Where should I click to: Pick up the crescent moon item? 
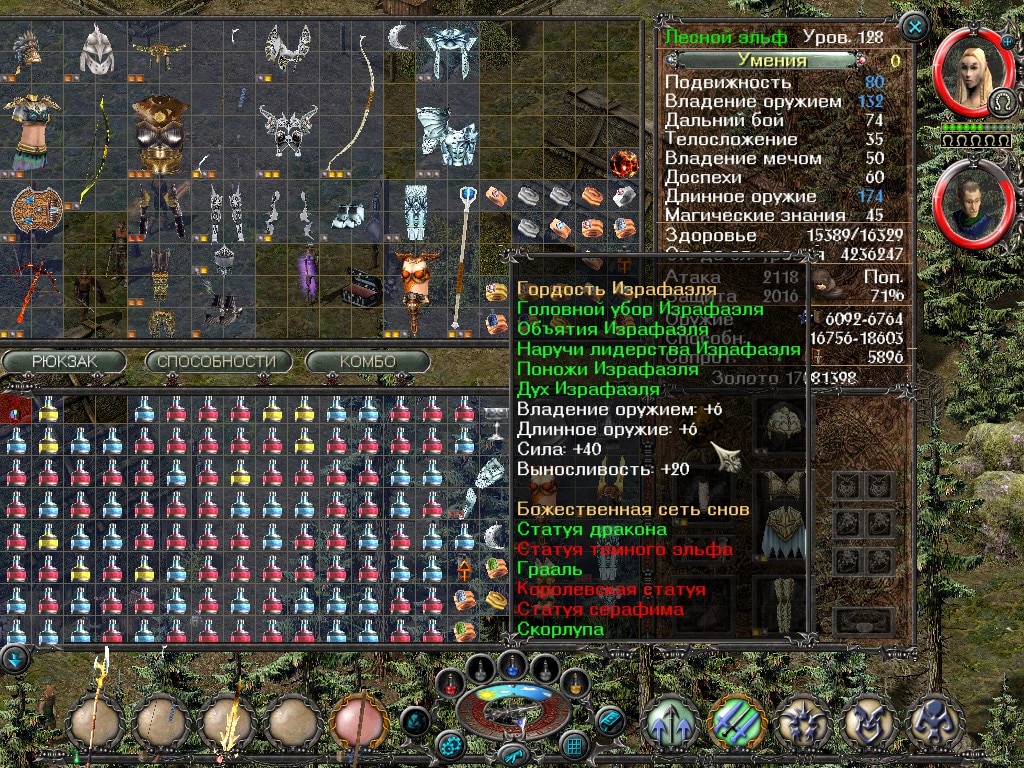click(400, 38)
